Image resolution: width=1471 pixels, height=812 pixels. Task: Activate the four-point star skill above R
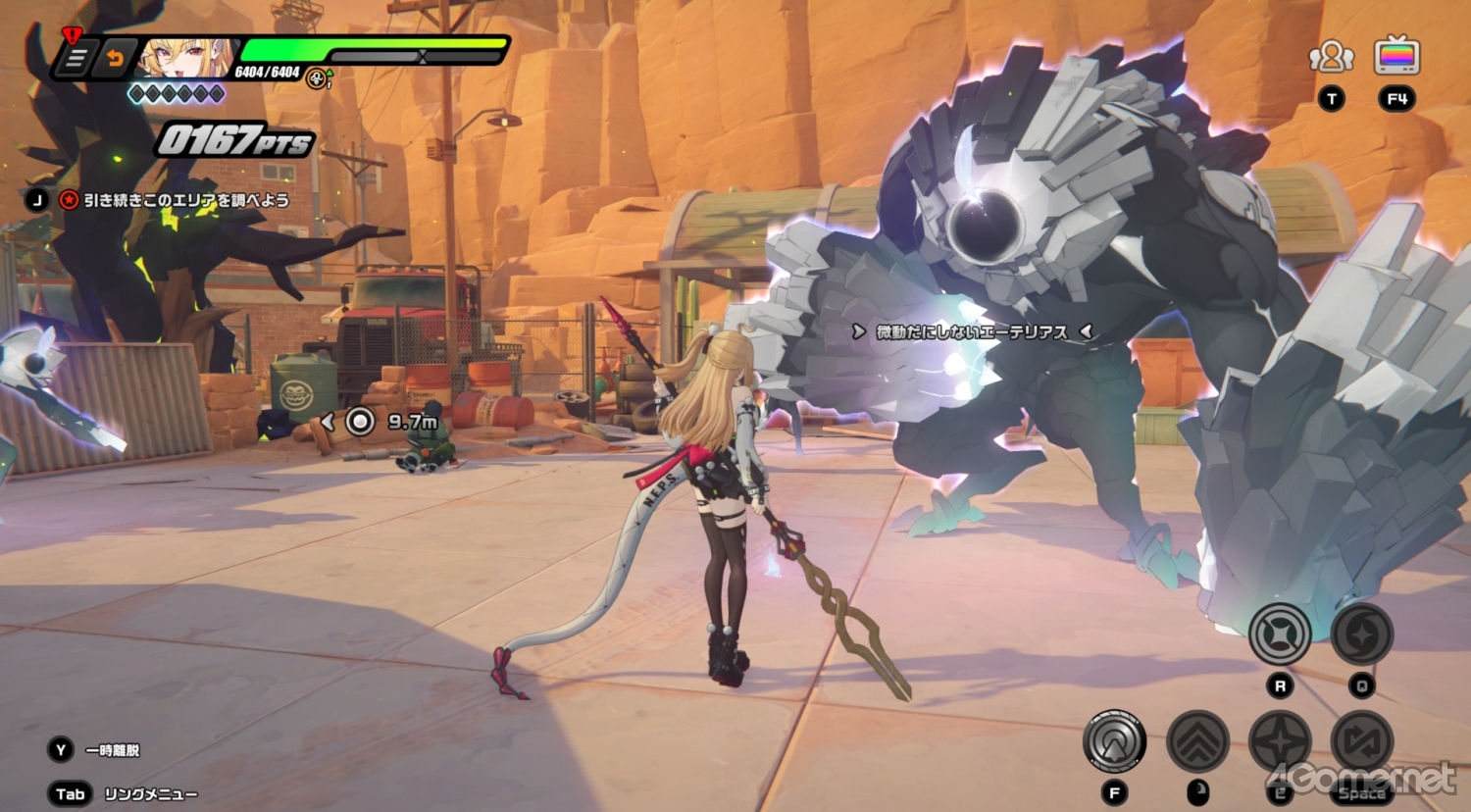pos(1280,634)
